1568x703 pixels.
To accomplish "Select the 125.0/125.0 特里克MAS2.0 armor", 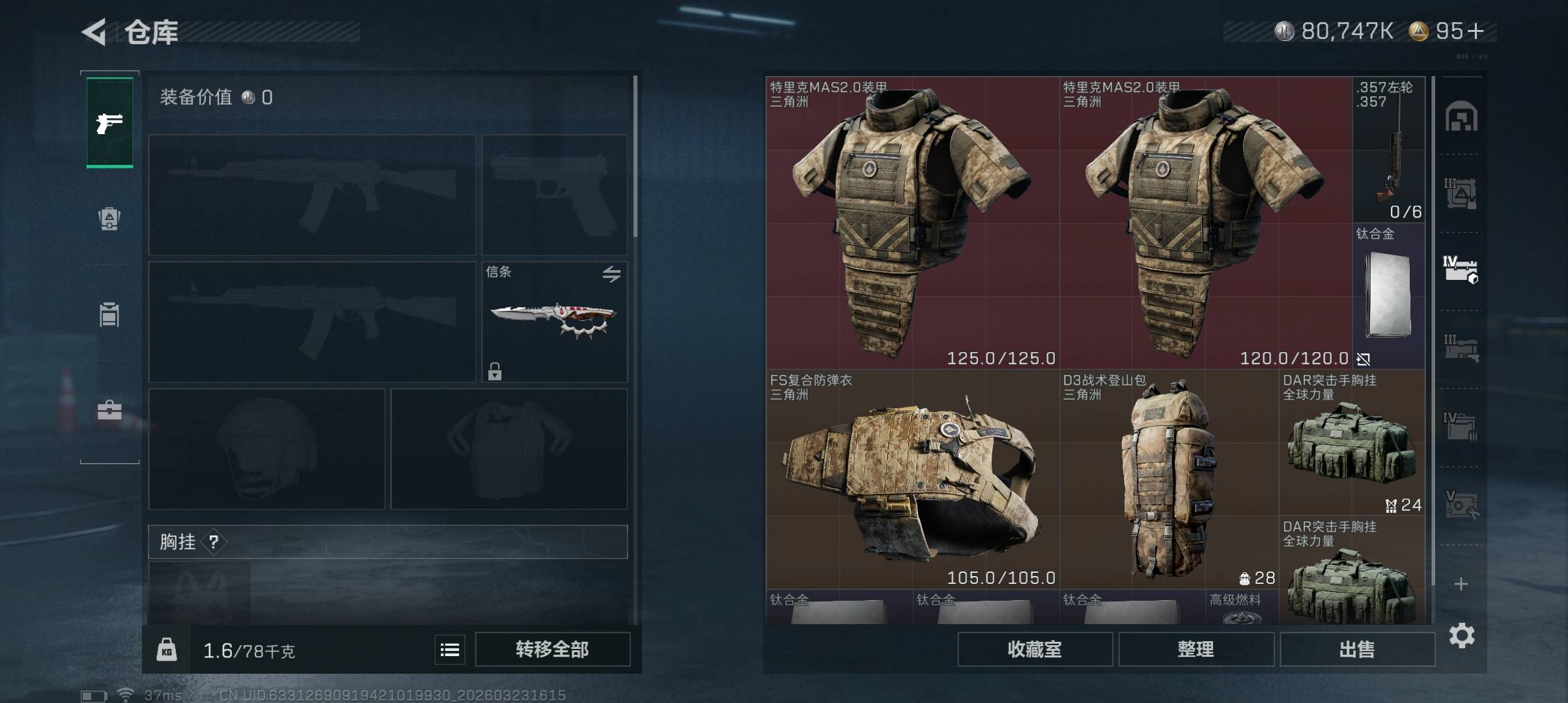I will pyautogui.click(x=912, y=223).
